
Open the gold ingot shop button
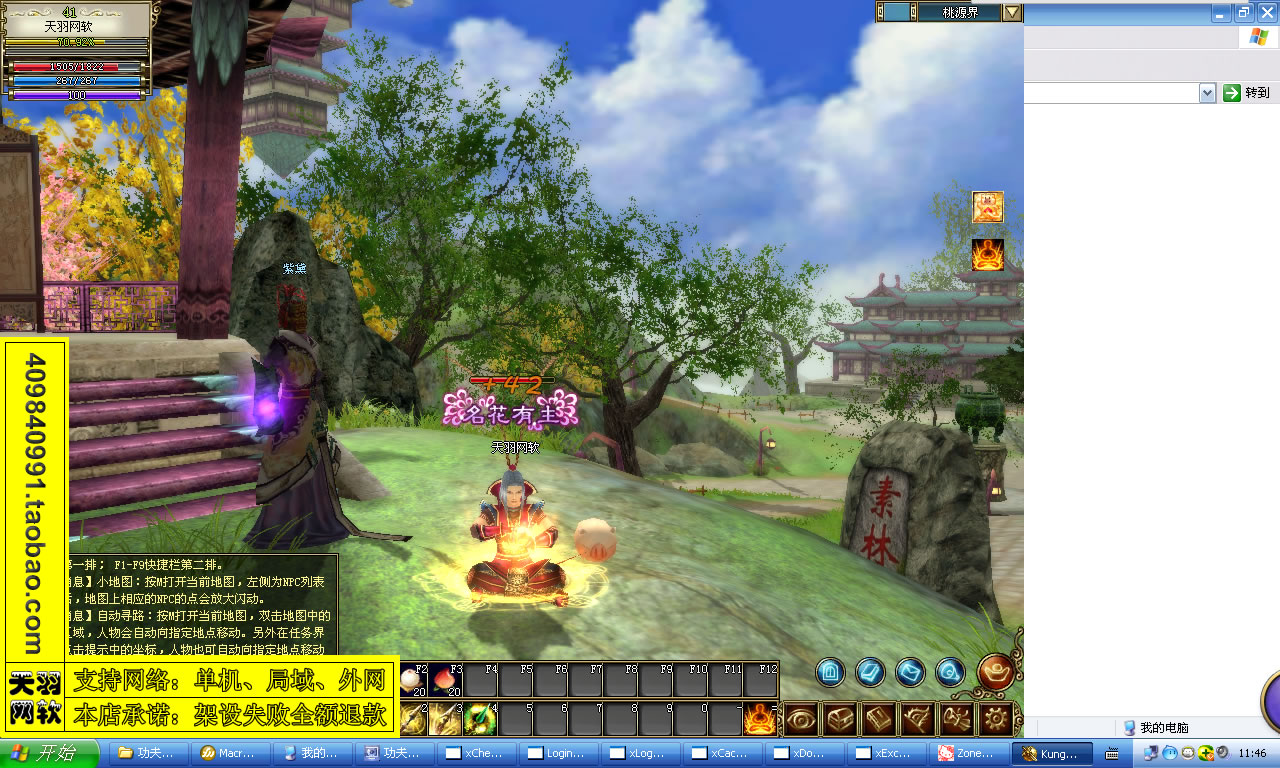[996, 672]
